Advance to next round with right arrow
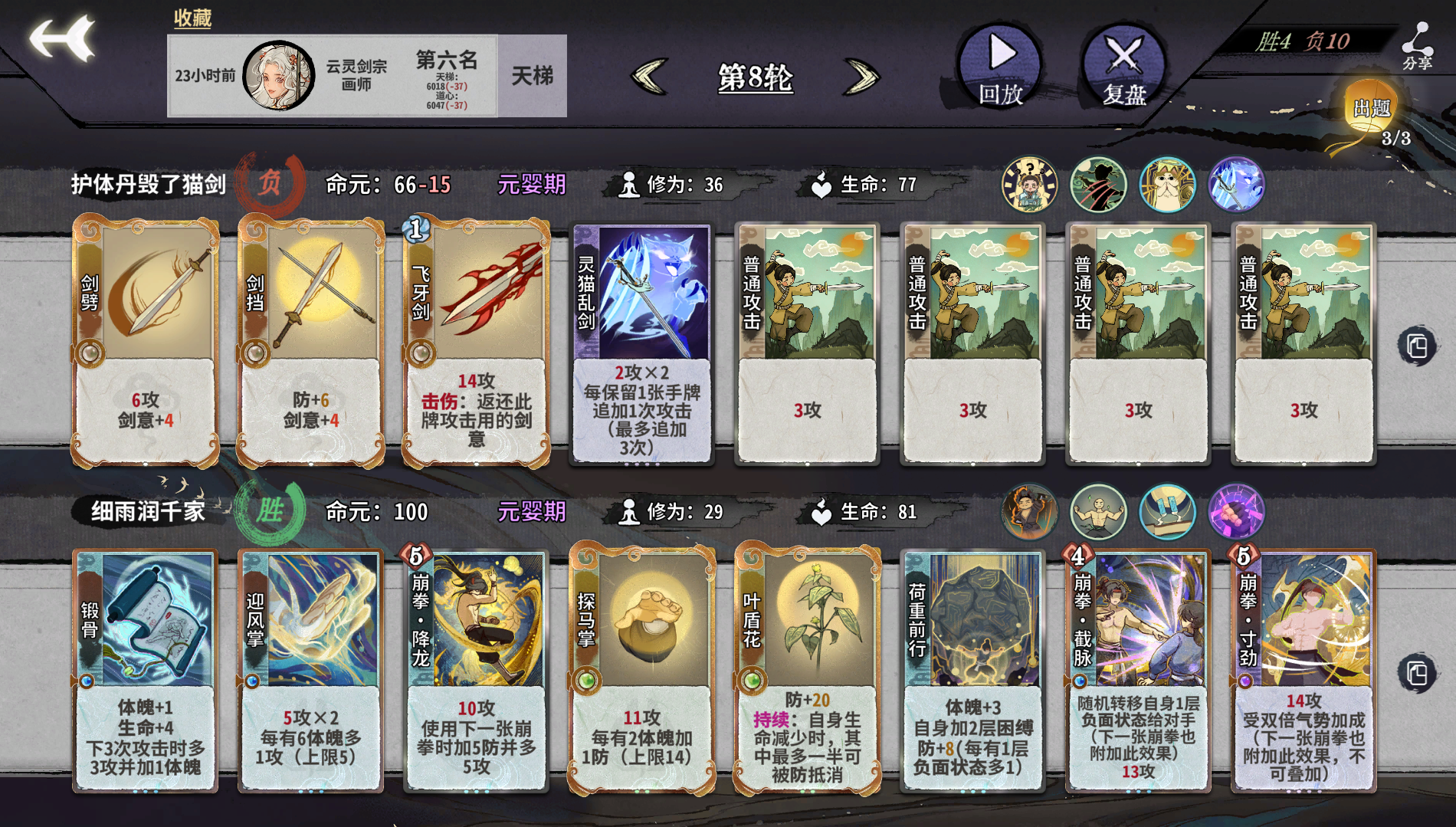 (x=860, y=77)
